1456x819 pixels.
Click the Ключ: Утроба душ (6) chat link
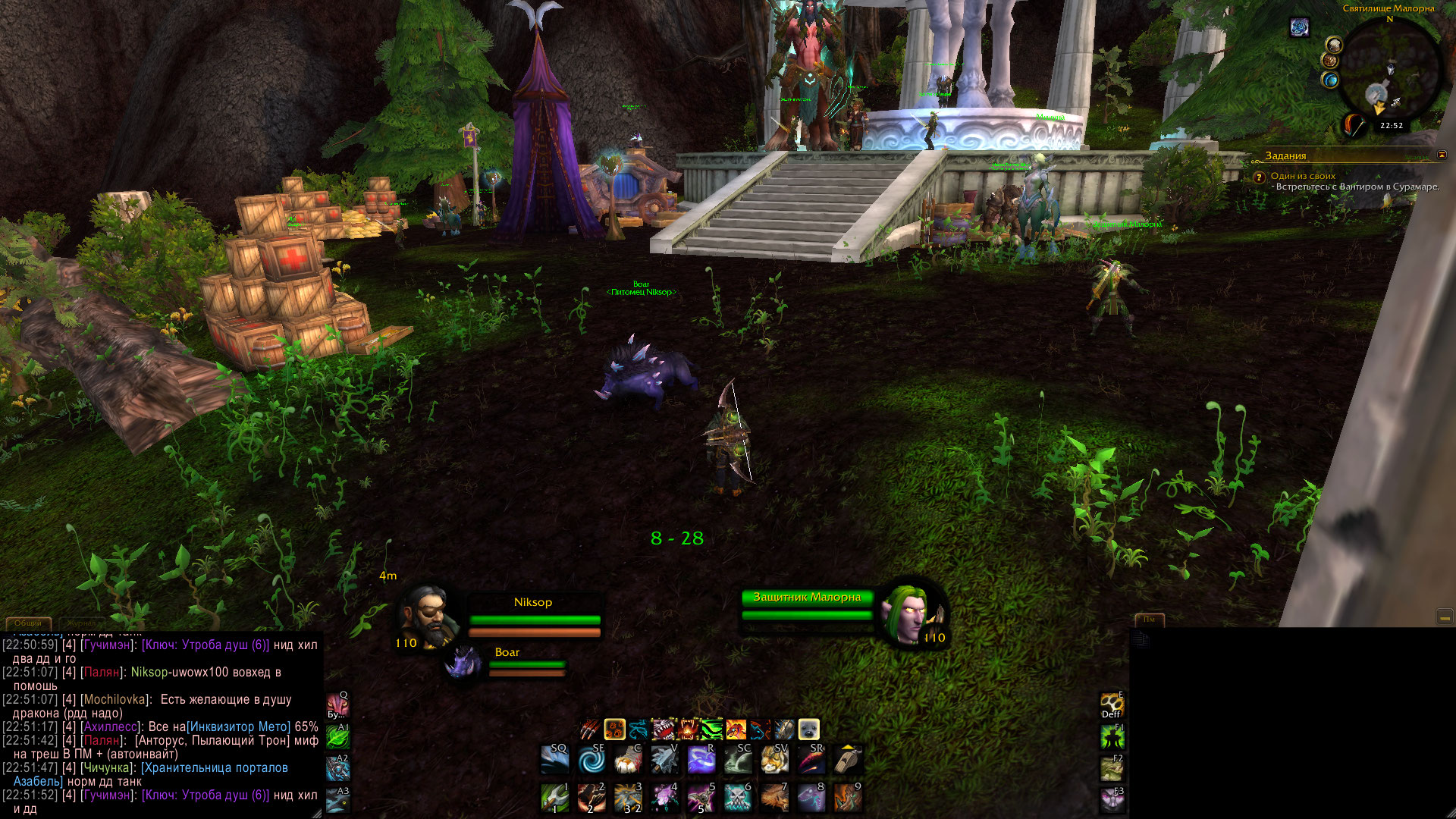[206, 645]
